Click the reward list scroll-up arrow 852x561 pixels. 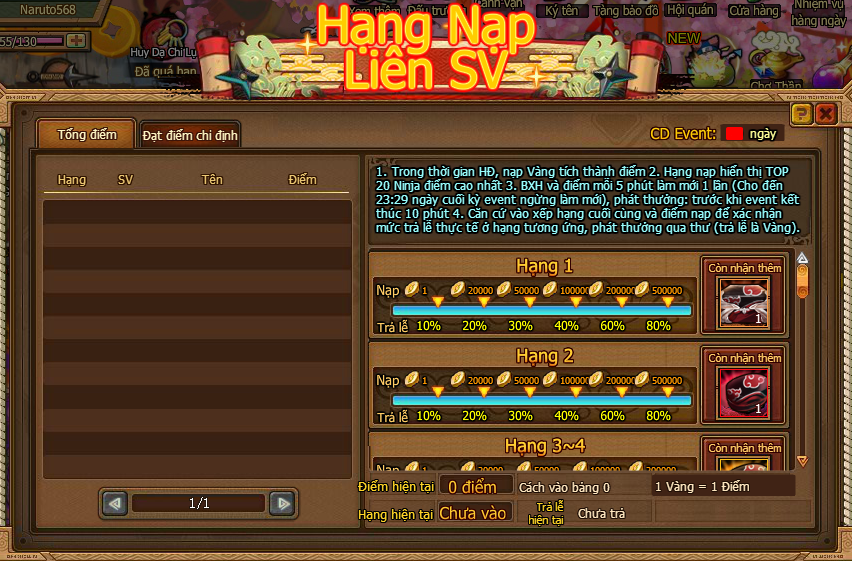click(x=802, y=258)
